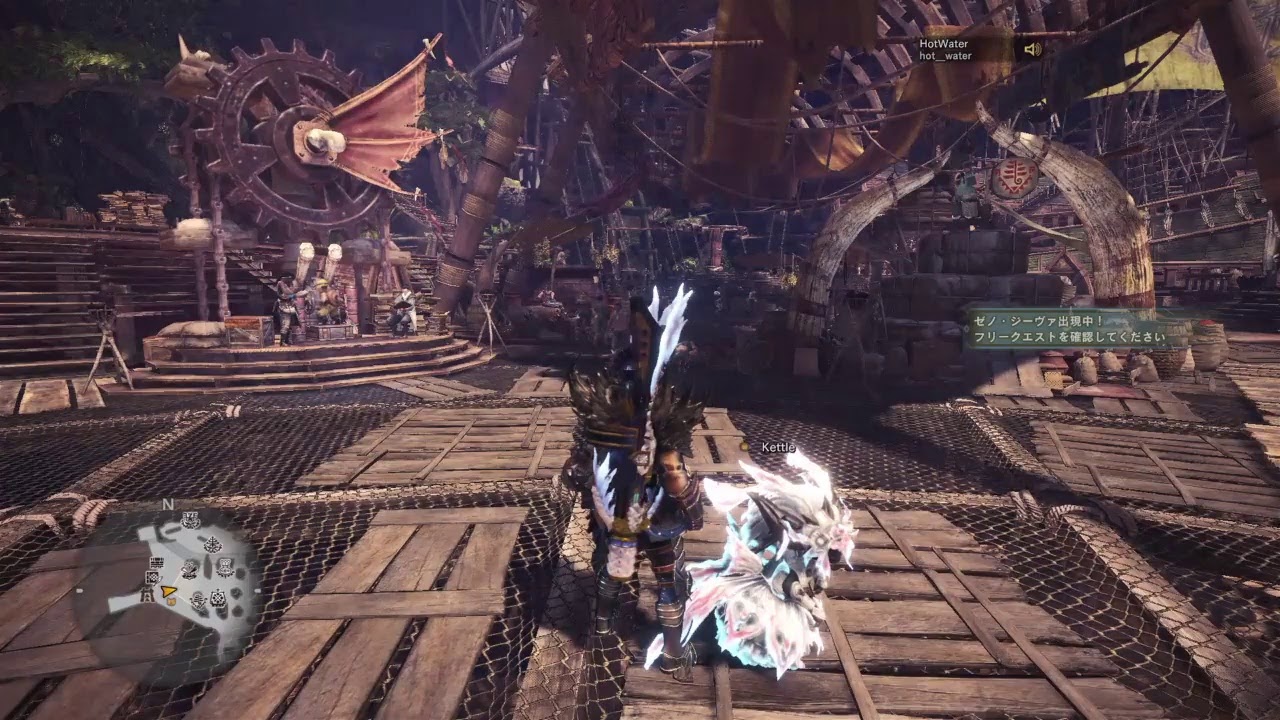Open the free quest confirmation message text

(x=1068, y=338)
